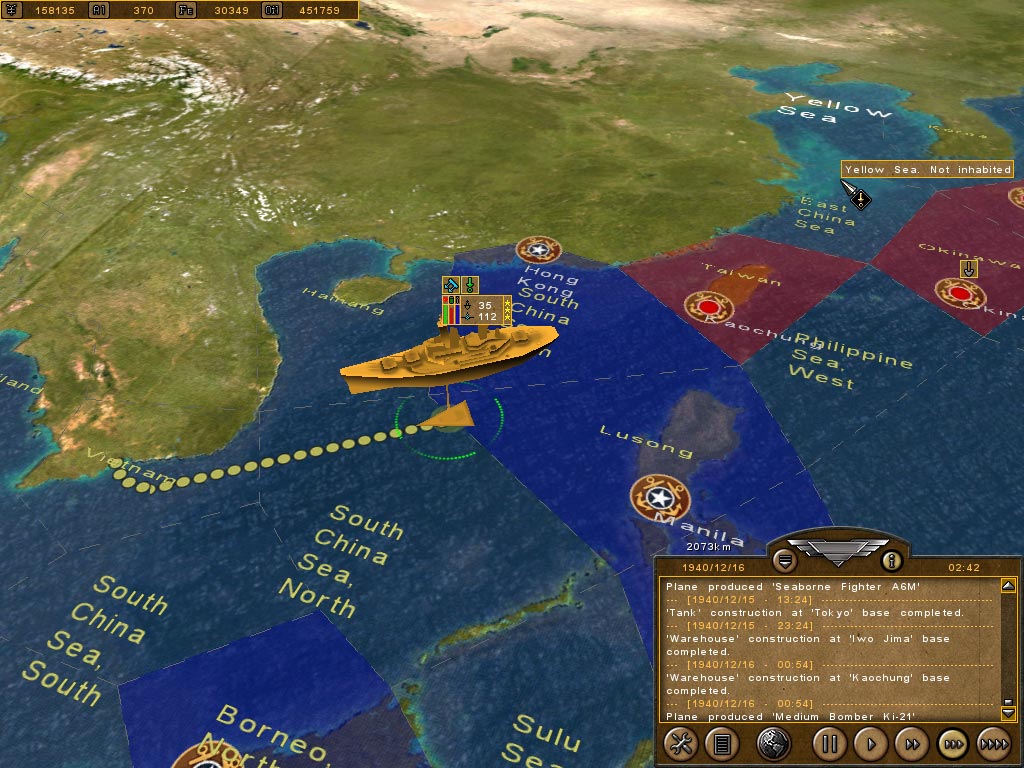The image size is (1024, 768).
Task: Set the fastest quadruple-arrow speed
Action: (x=993, y=743)
